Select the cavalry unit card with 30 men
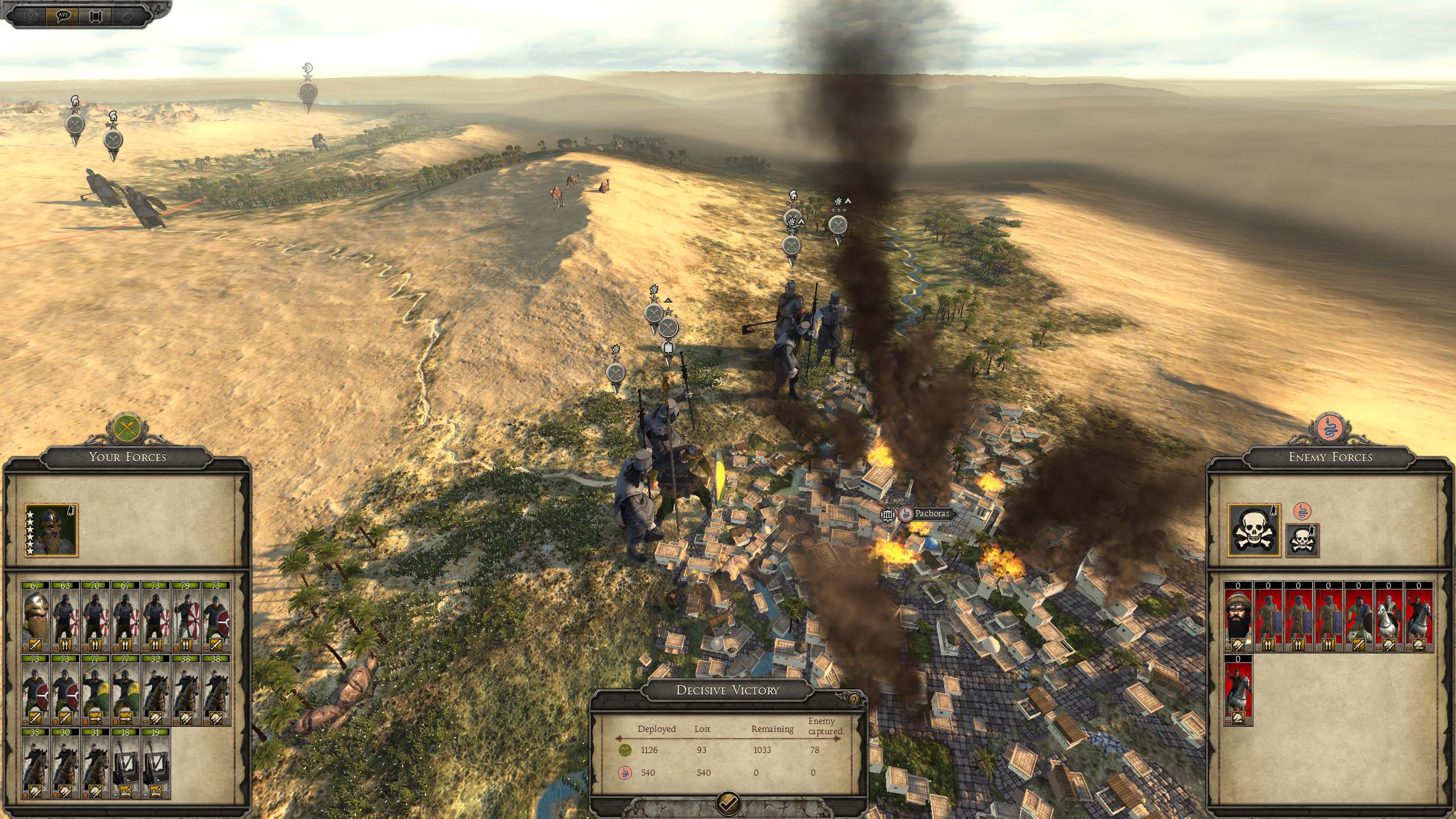 [65, 764]
